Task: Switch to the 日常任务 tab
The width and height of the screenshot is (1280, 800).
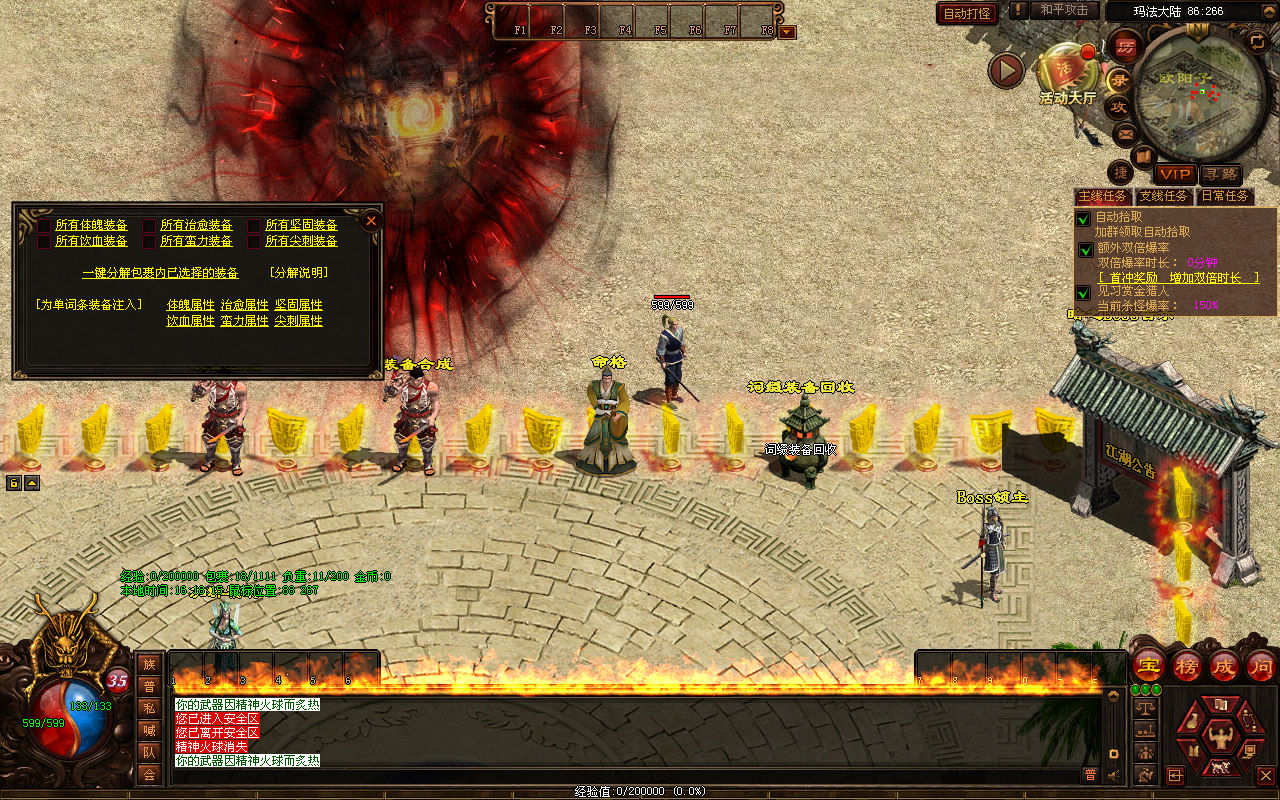Action: click(x=1224, y=196)
